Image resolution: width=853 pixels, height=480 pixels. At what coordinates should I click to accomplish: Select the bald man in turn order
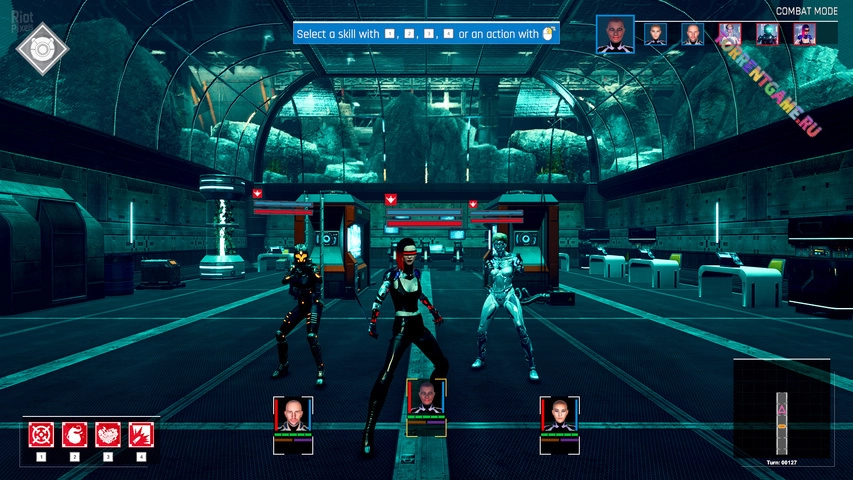pyautogui.click(x=693, y=34)
